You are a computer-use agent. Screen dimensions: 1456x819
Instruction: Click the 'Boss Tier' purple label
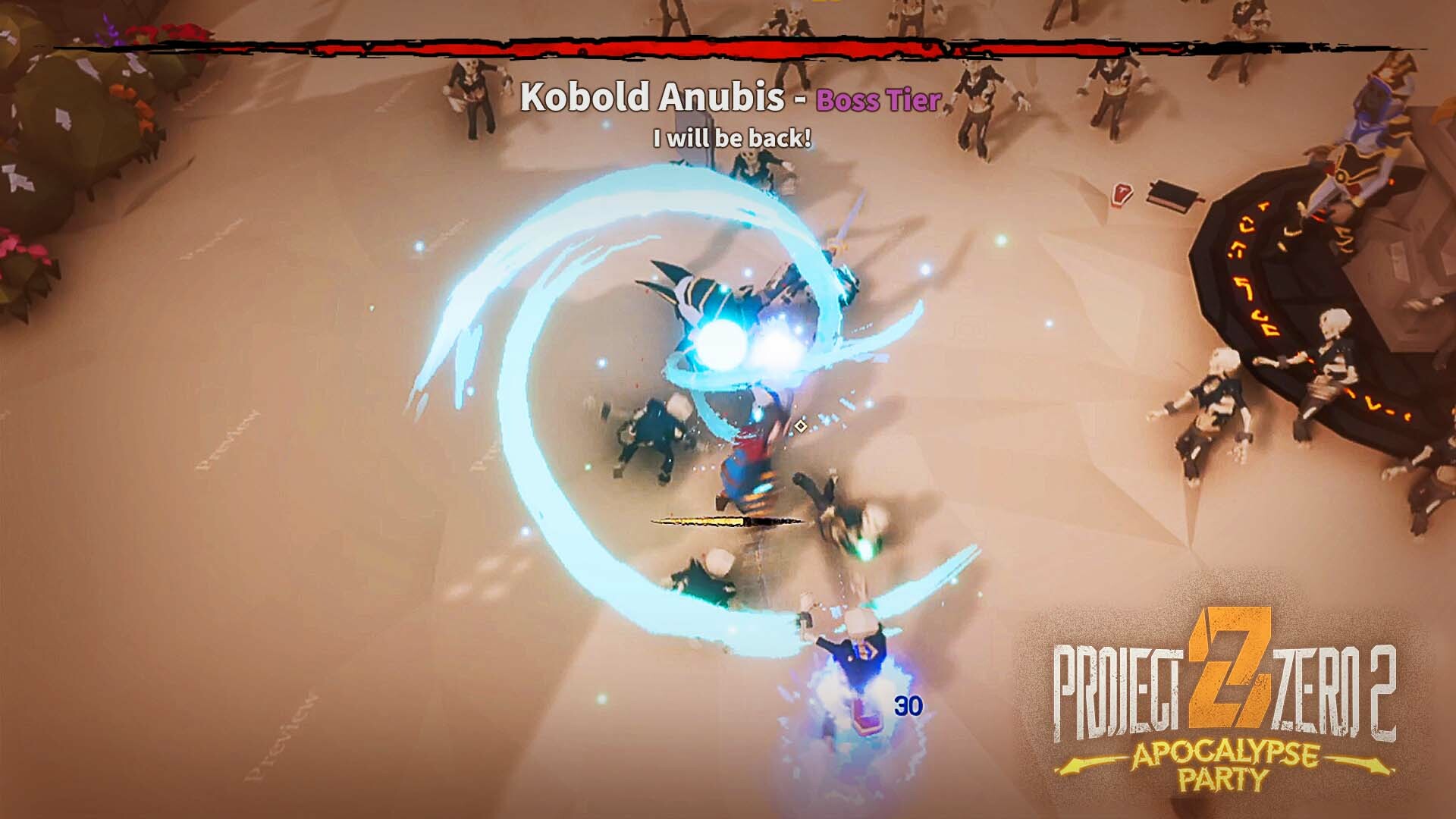[877, 99]
